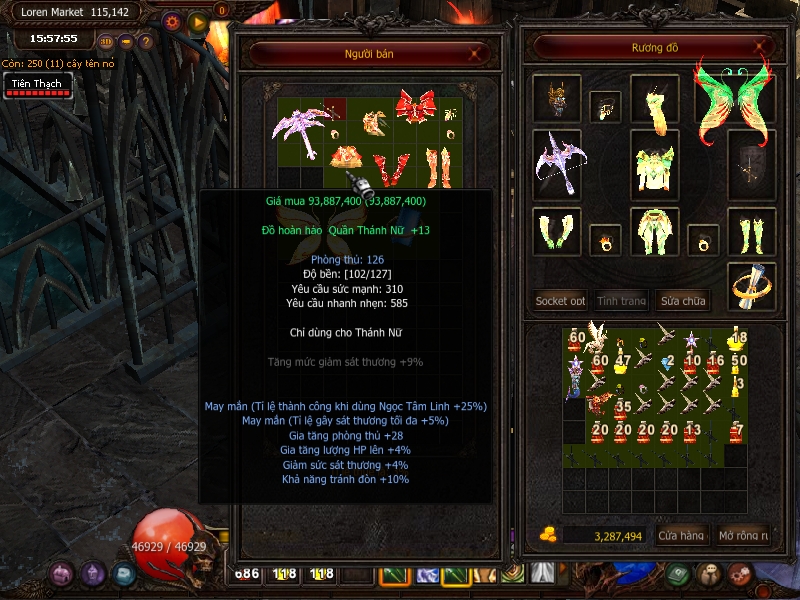This screenshot has width=800, height=600.
Task: Pick the purple crossbow in seller's shop
Action: tap(298, 133)
